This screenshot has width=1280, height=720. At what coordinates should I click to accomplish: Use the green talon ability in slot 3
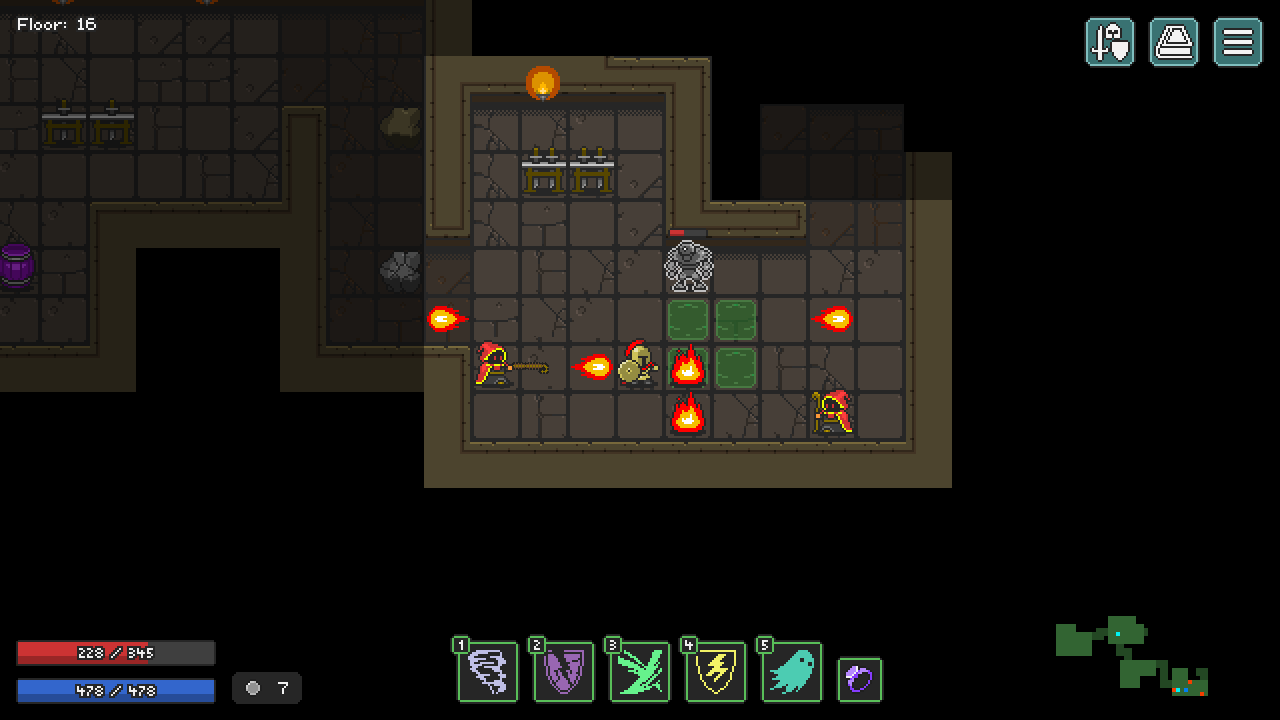(639, 671)
